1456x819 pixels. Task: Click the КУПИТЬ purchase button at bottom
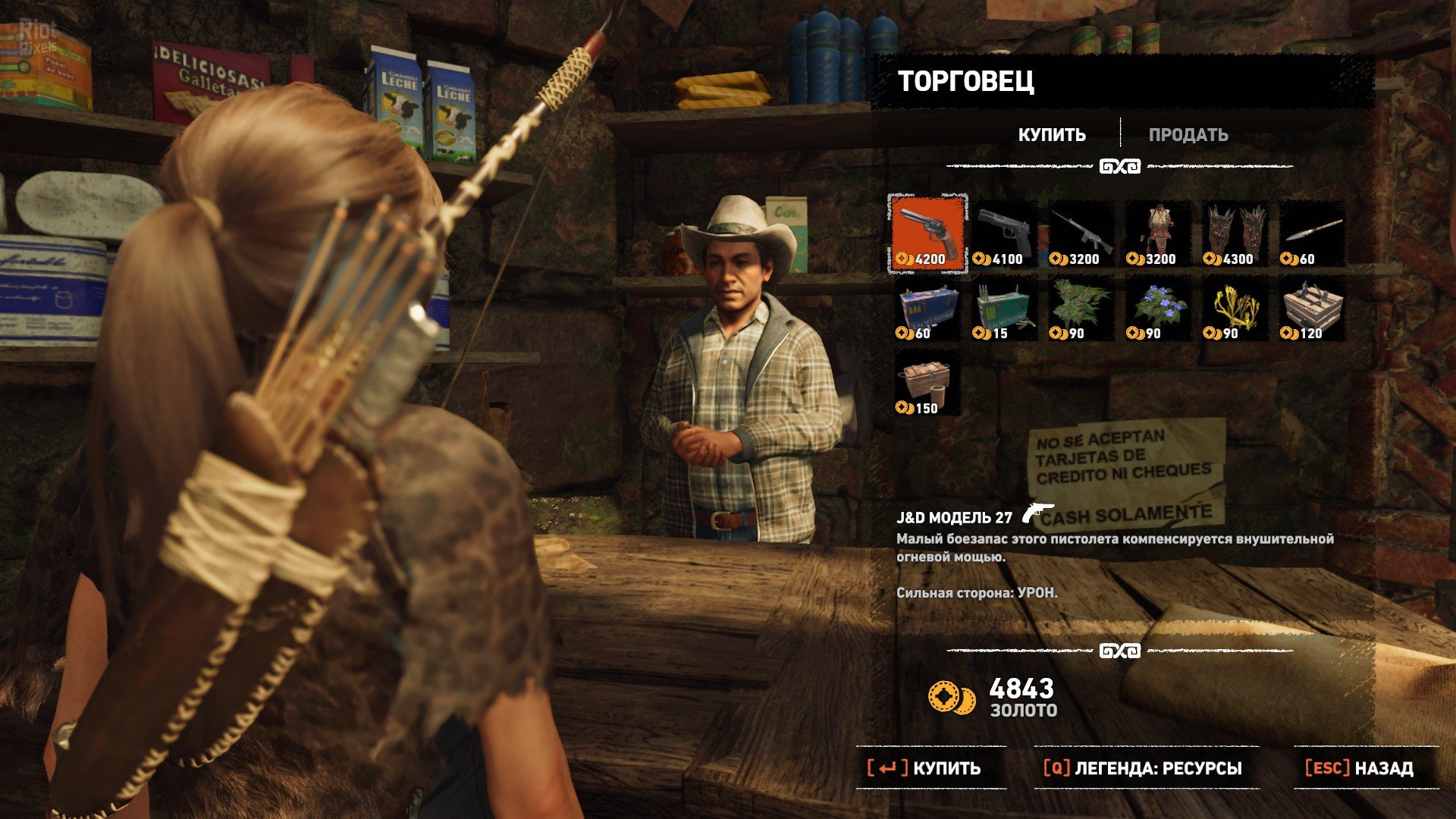click(932, 768)
